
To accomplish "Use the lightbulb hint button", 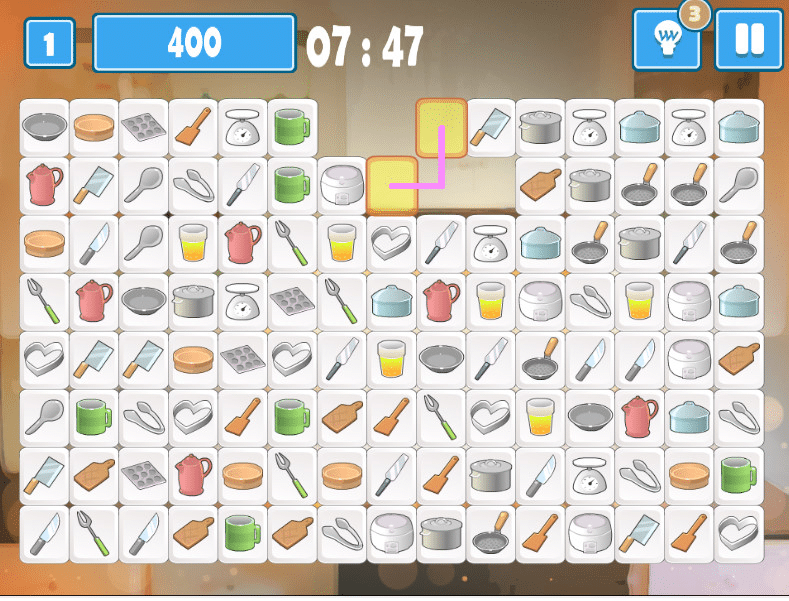I will point(666,41).
